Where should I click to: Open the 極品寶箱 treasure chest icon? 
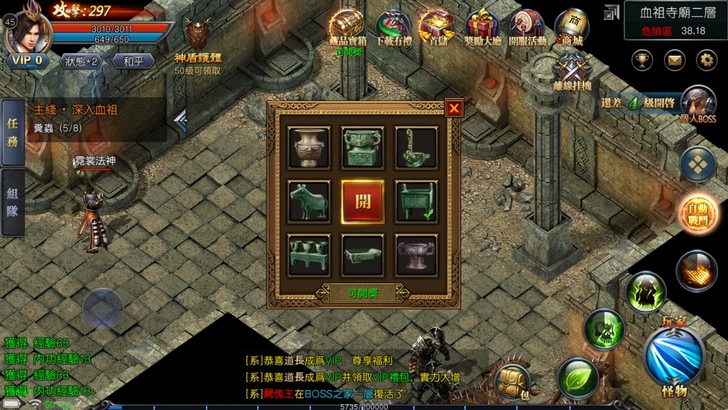pyautogui.click(x=347, y=27)
